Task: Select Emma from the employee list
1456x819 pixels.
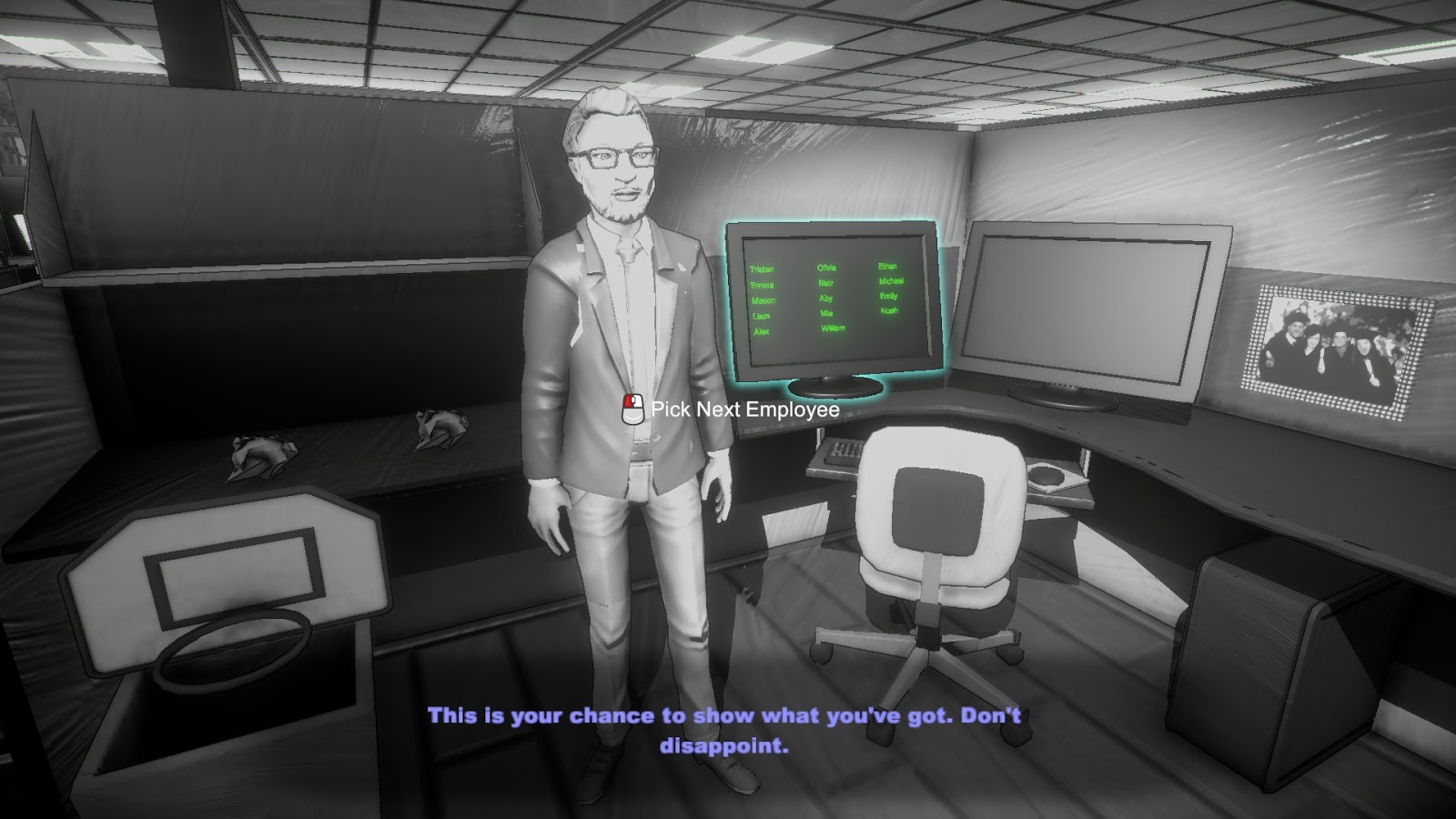Action: click(761, 284)
